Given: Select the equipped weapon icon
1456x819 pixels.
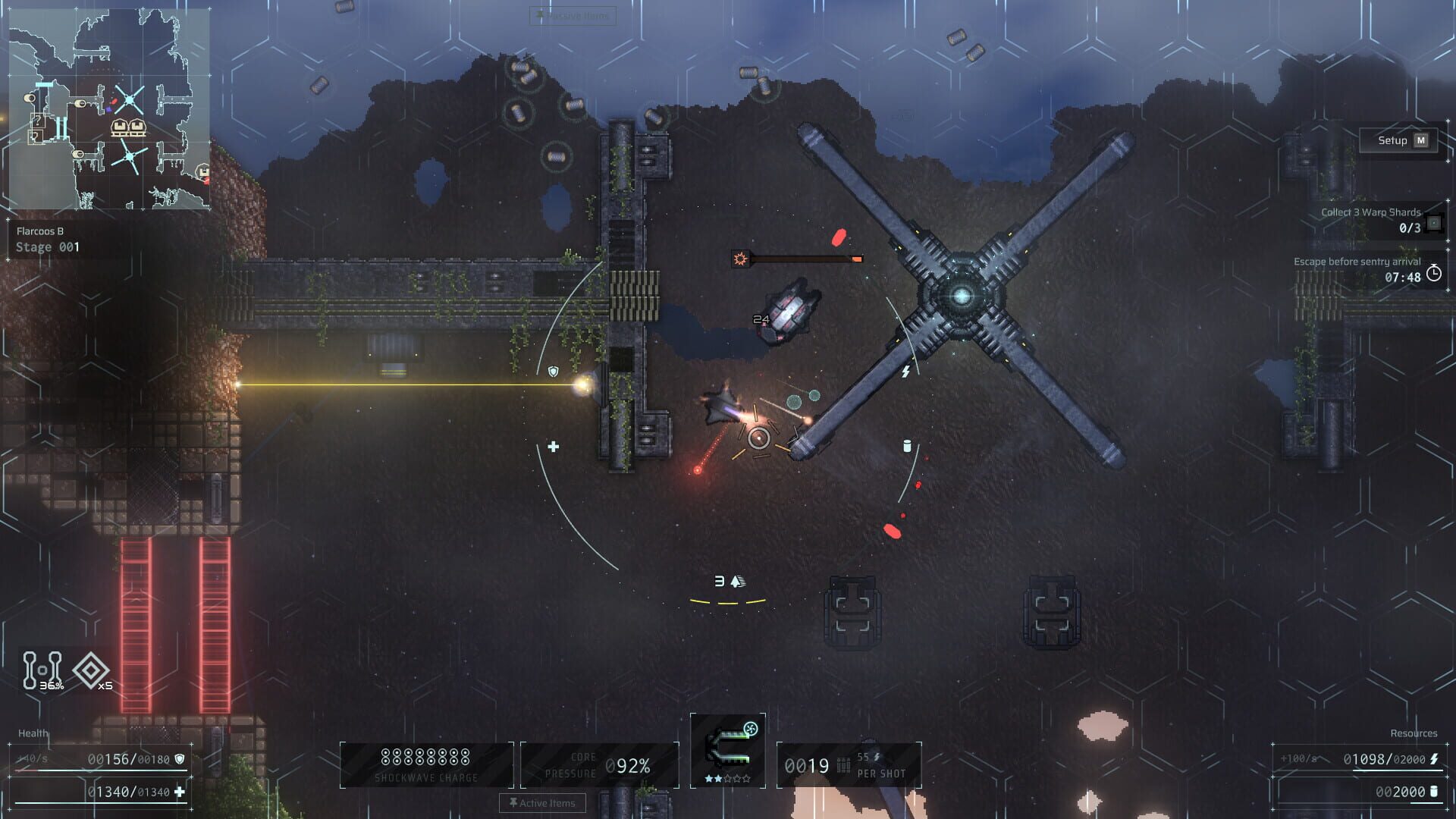Looking at the screenshot, I should (x=727, y=747).
